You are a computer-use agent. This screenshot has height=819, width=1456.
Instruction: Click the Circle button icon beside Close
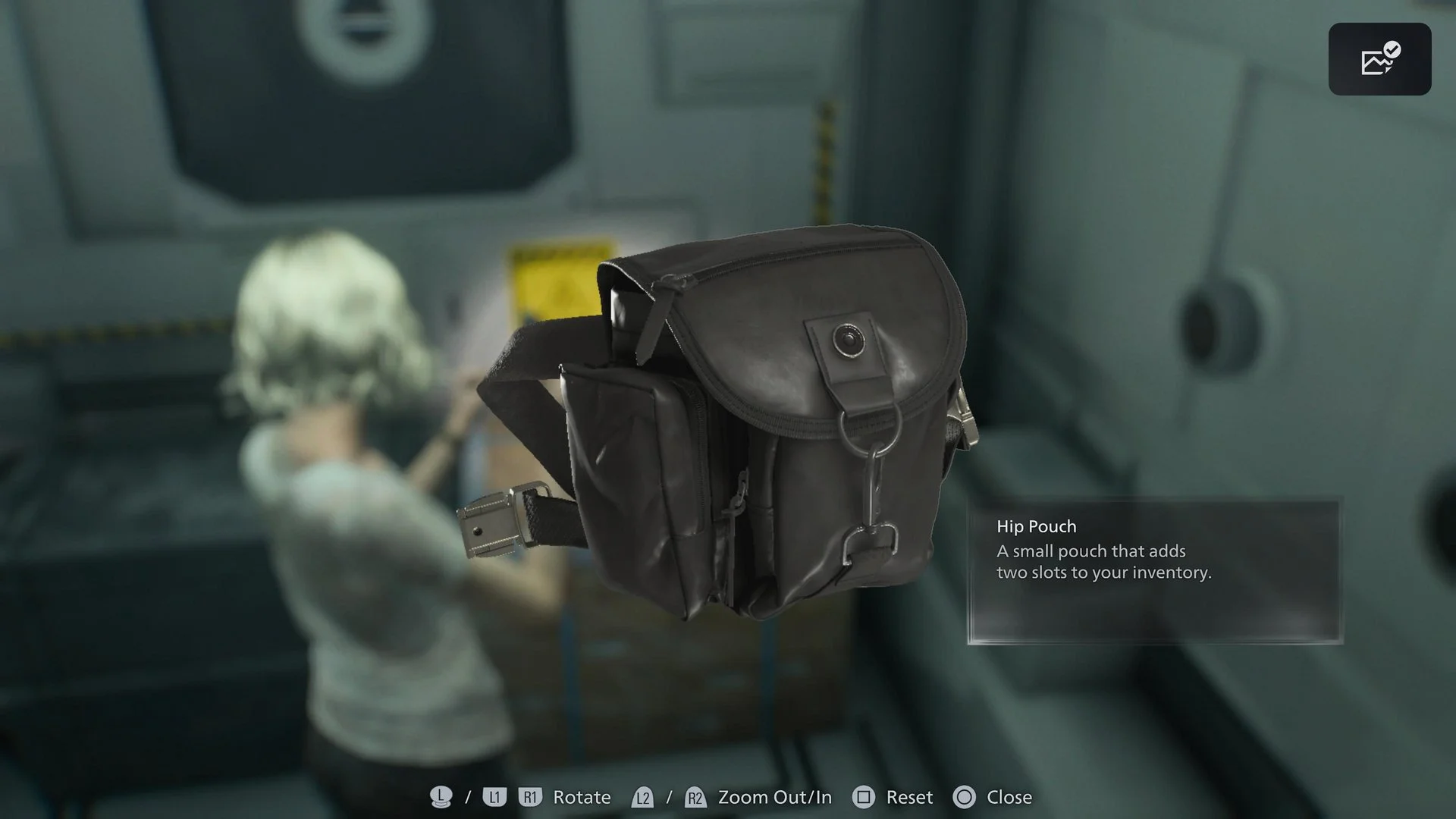965,797
